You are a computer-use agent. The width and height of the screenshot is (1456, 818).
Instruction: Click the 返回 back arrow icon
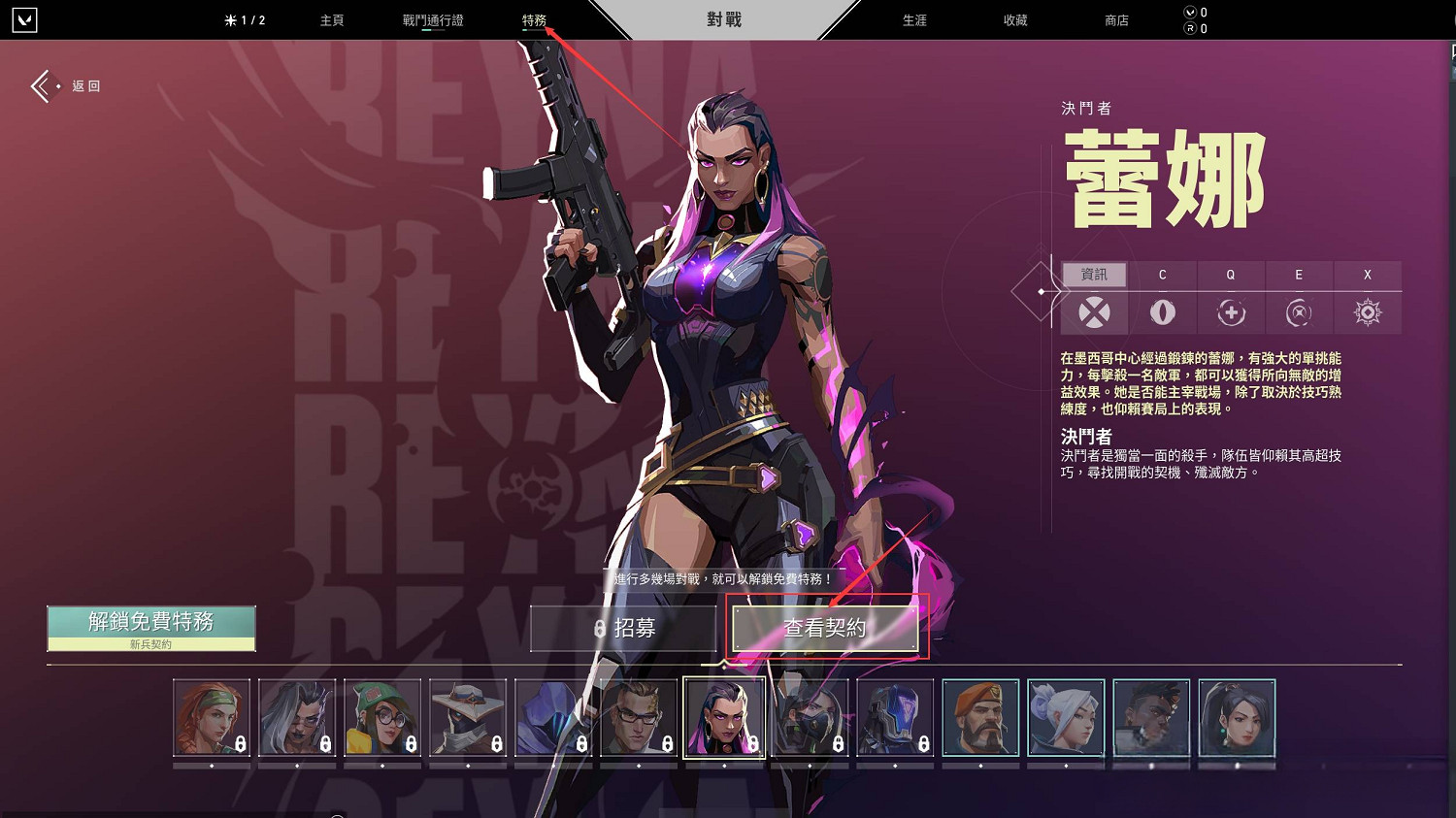tap(41, 86)
